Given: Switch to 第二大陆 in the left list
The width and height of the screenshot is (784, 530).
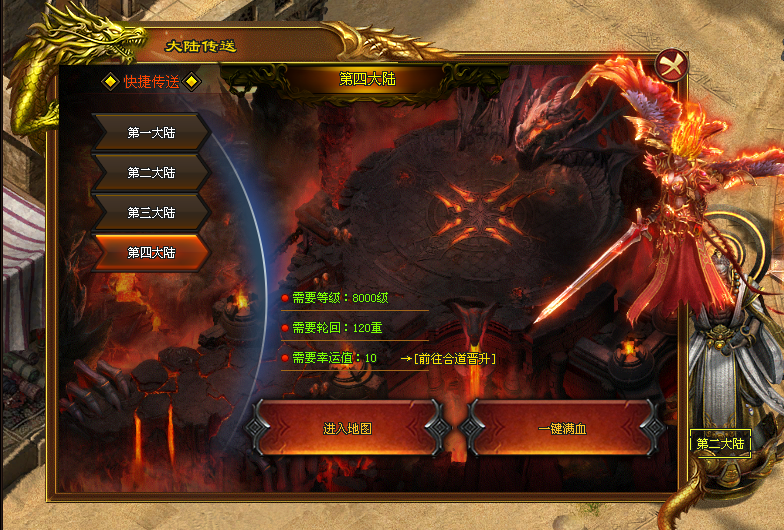Looking at the screenshot, I should 151,172.
